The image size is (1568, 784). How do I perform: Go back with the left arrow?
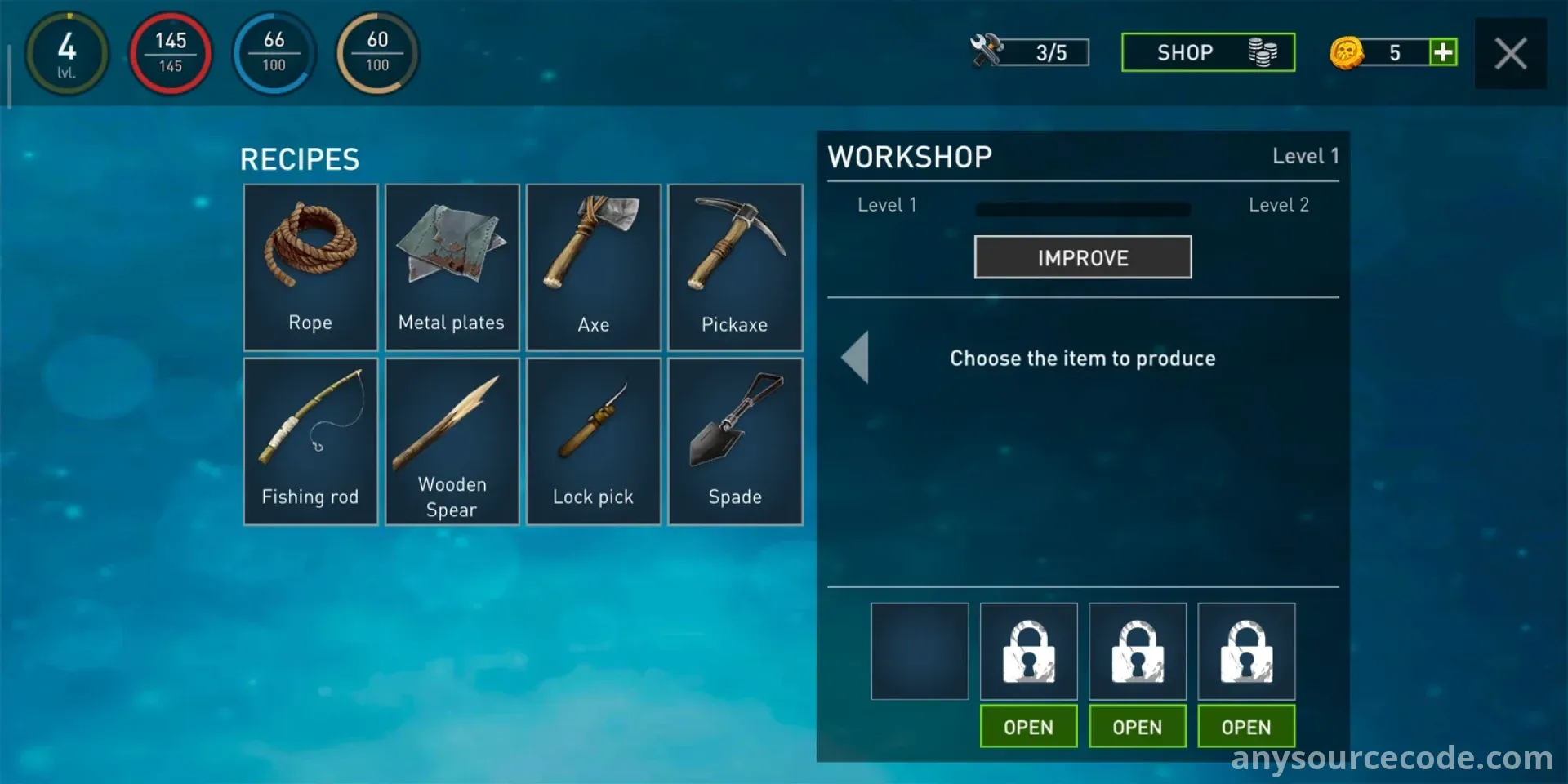click(856, 358)
